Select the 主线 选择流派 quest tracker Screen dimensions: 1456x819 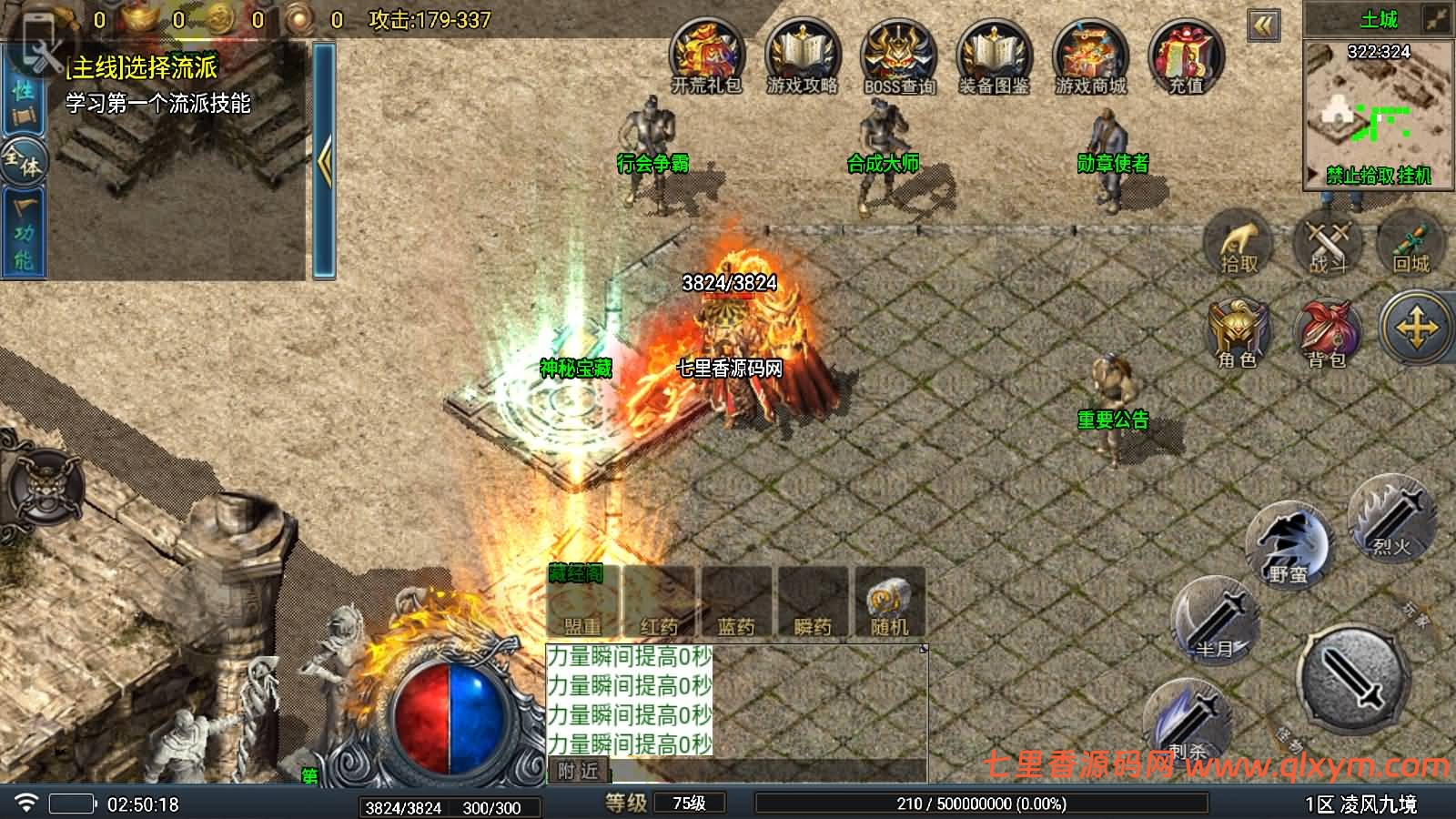[157, 84]
